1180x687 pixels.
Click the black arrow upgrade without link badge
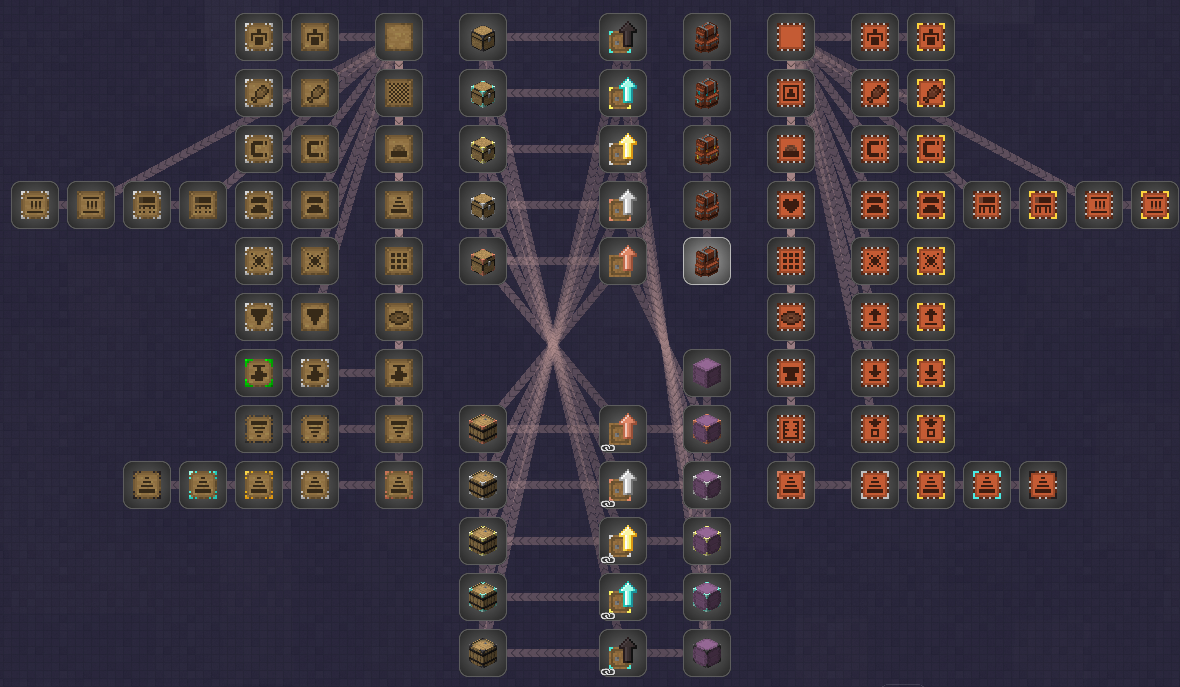[623, 37]
